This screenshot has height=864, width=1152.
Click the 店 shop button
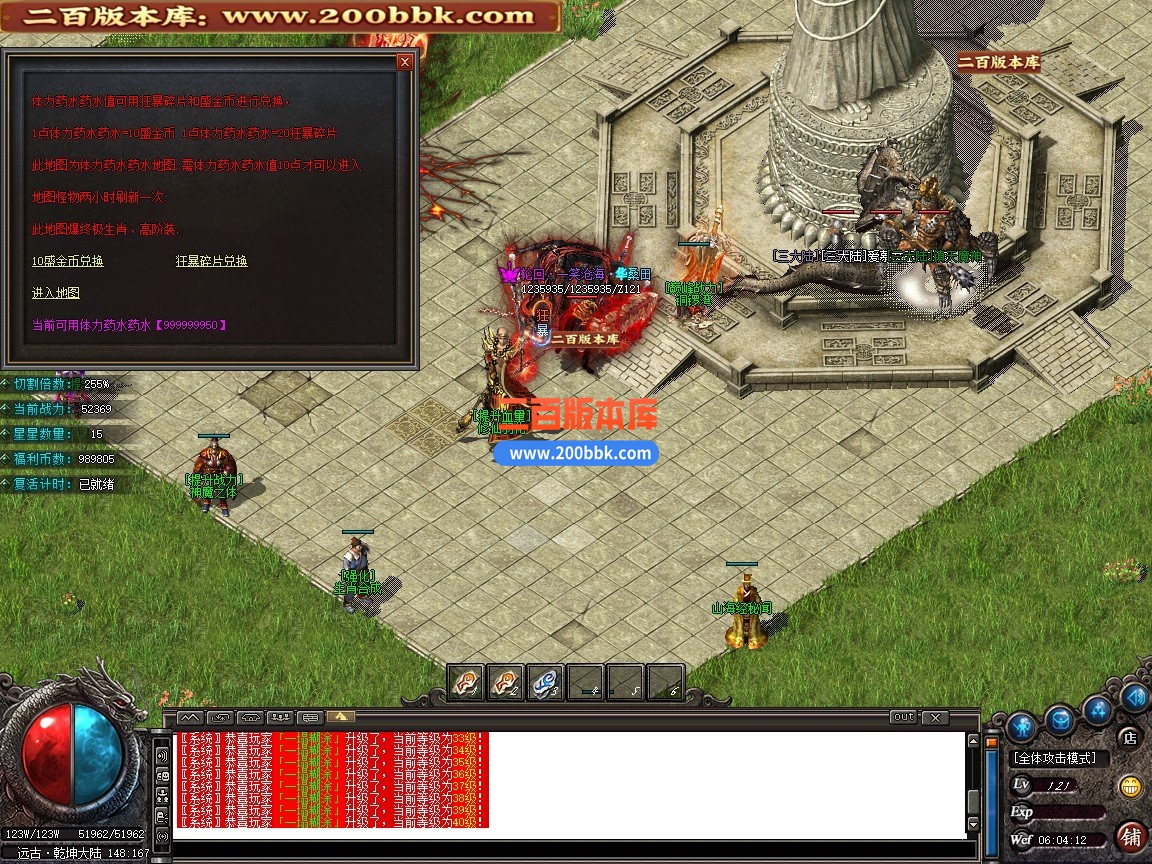click(x=1129, y=738)
